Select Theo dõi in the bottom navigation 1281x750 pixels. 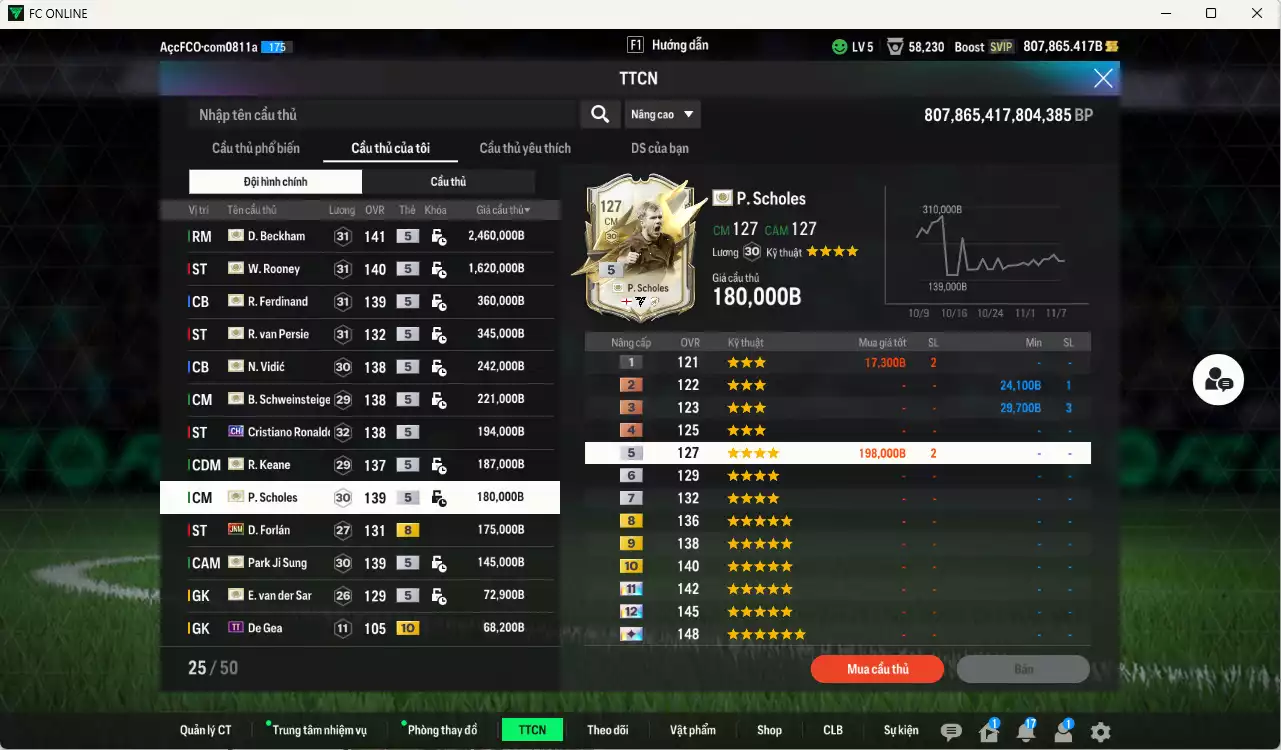tap(608, 729)
